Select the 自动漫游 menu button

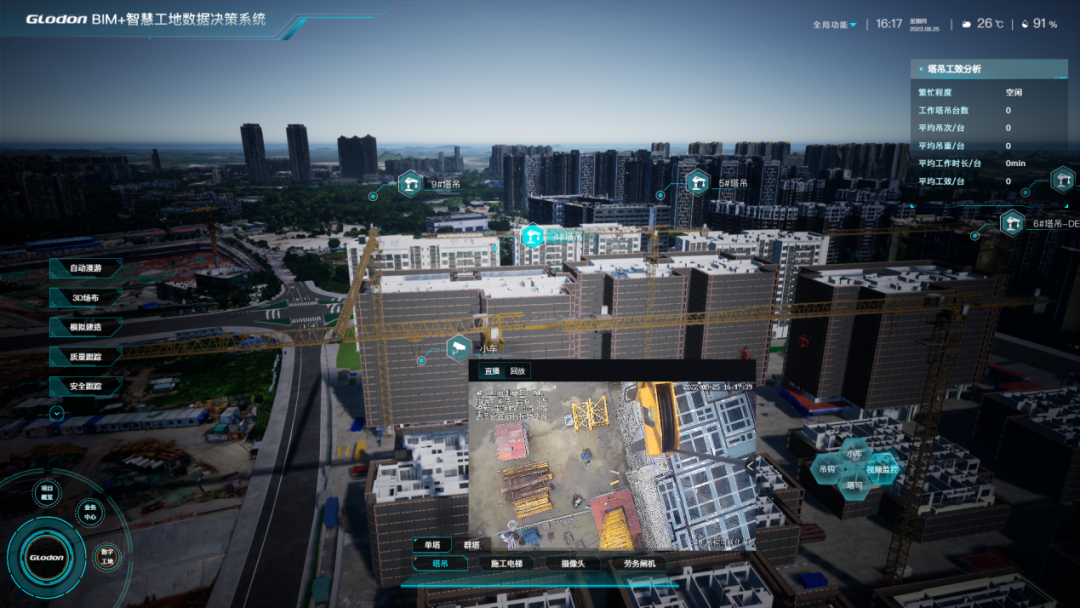pyautogui.click(x=87, y=268)
